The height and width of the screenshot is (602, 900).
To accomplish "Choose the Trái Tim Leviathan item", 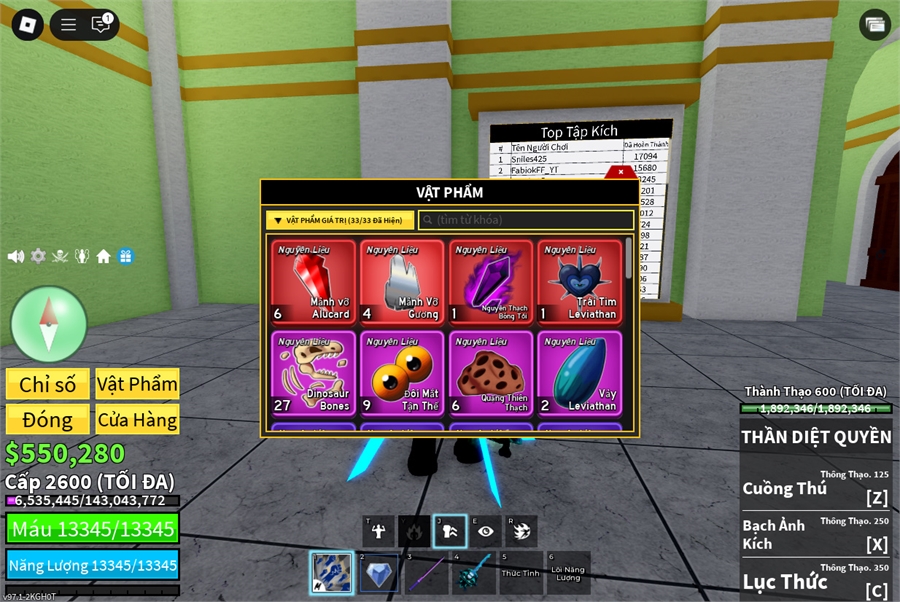I will tap(580, 282).
